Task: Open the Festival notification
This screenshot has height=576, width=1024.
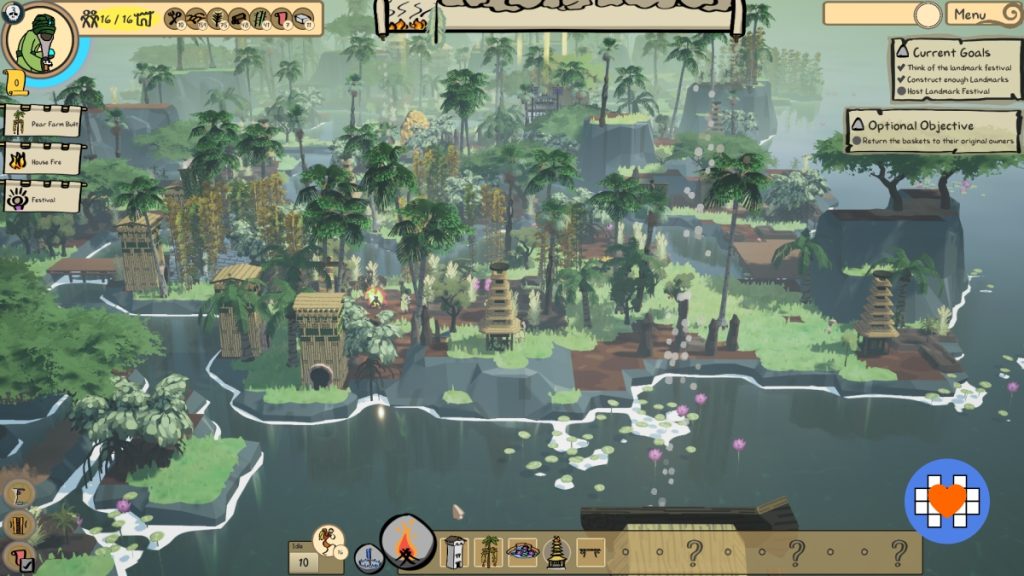Action: pos(43,196)
